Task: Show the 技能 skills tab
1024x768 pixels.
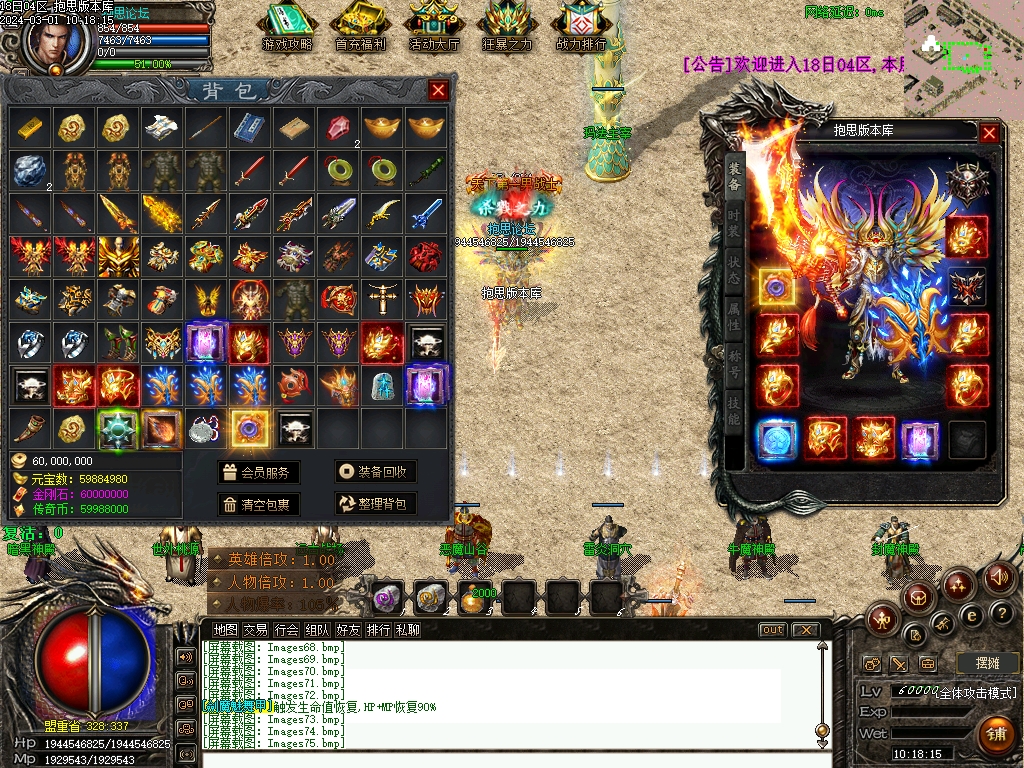Action: point(734,412)
